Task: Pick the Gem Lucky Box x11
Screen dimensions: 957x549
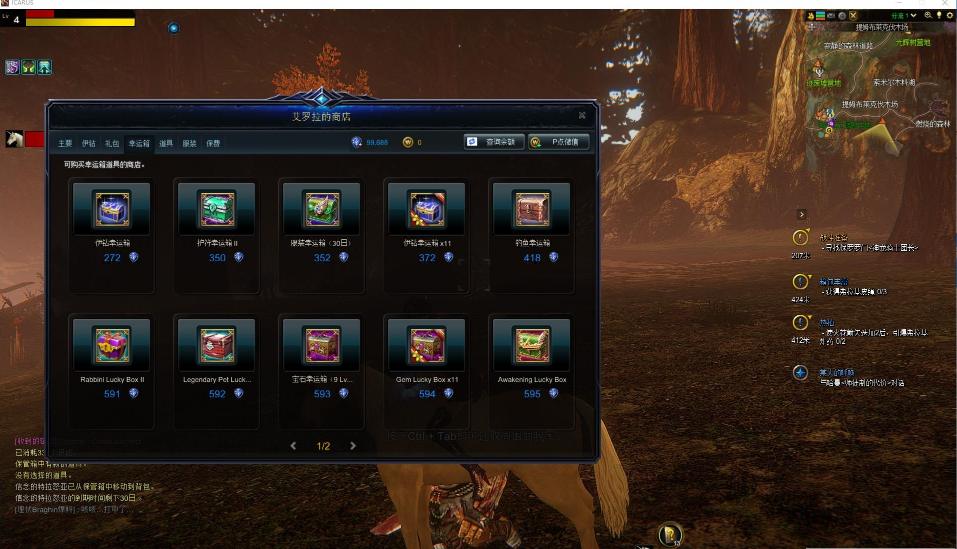Action: pyautogui.click(x=427, y=346)
